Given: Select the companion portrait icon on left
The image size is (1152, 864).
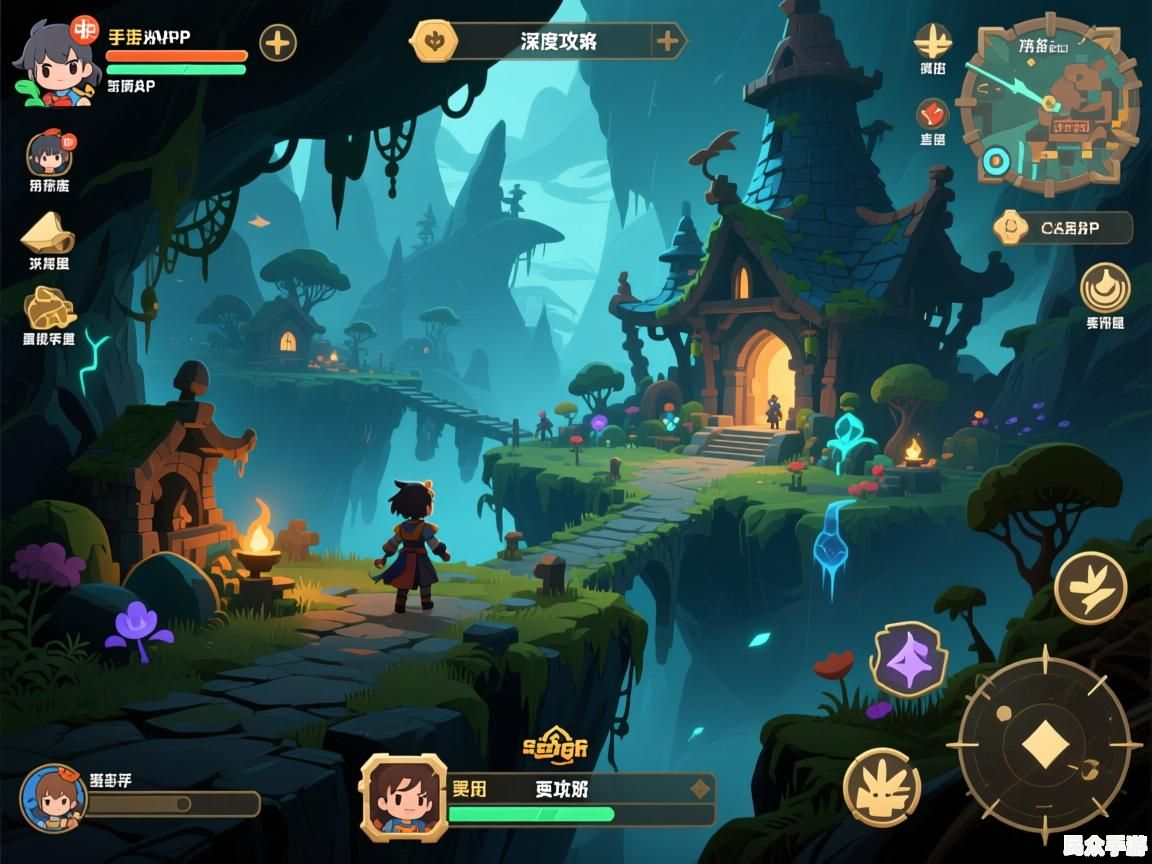Looking at the screenshot, I should point(49,153).
